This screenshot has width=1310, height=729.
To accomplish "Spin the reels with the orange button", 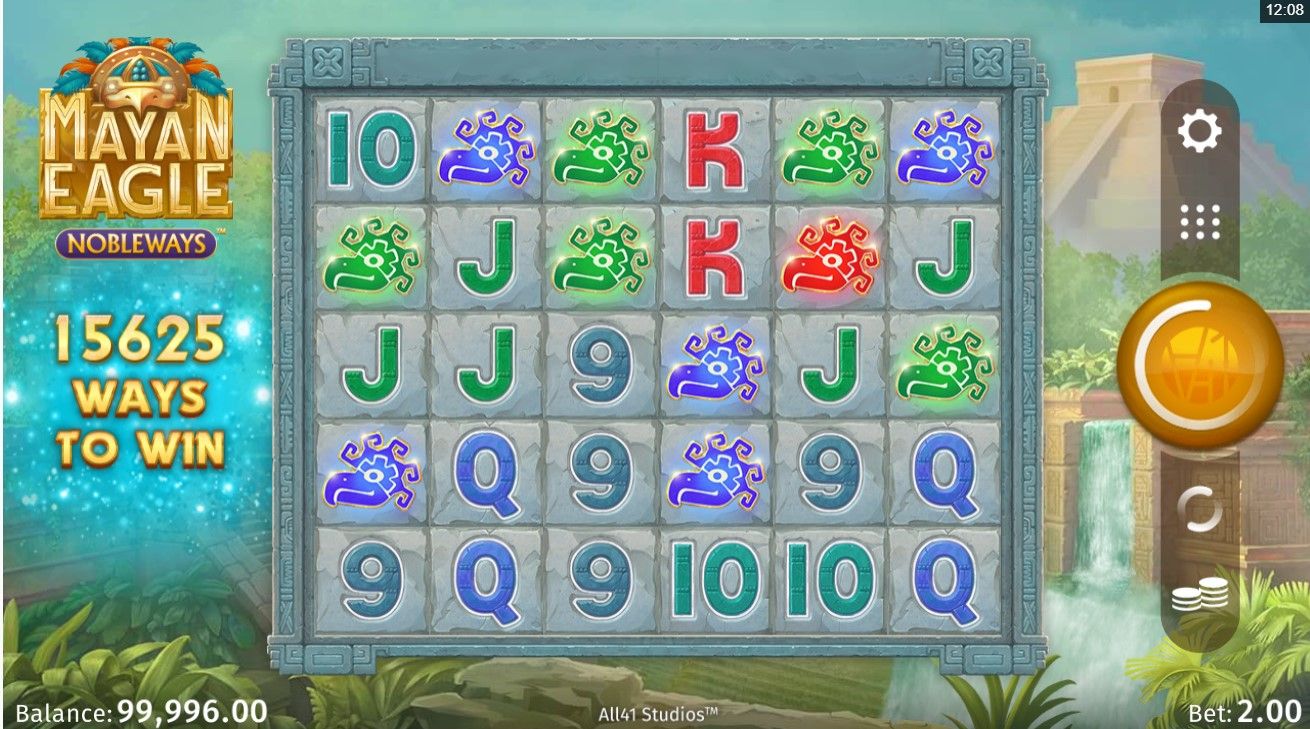I will point(1200,364).
